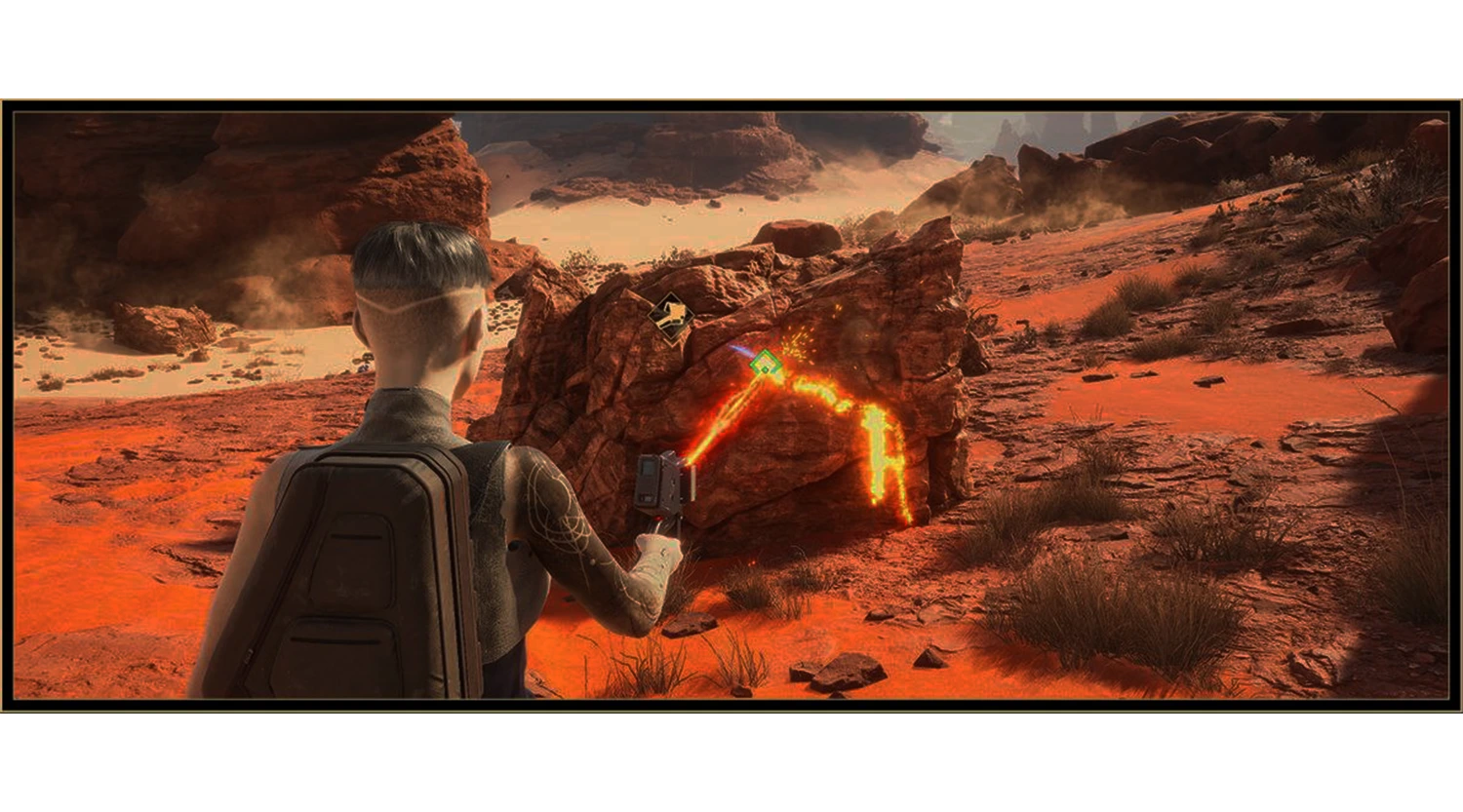The width and height of the screenshot is (1463, 812).
Task: Click the display screen on the handheld detector
Action: tap(647, 469)
